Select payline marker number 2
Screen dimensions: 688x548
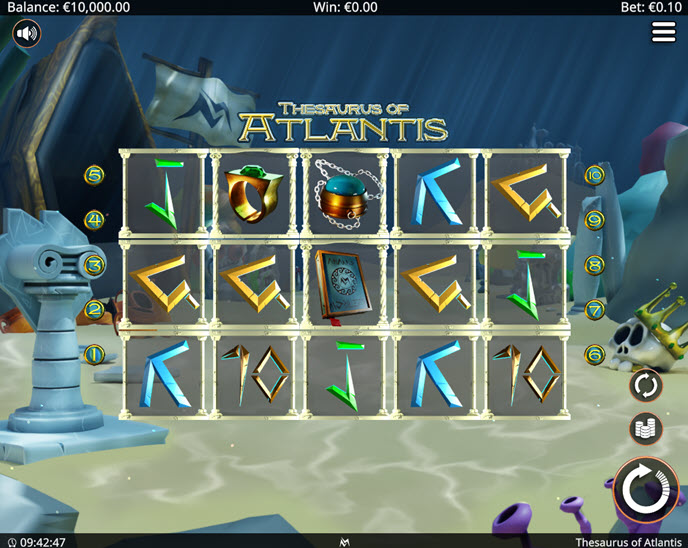tap(95, 310)
